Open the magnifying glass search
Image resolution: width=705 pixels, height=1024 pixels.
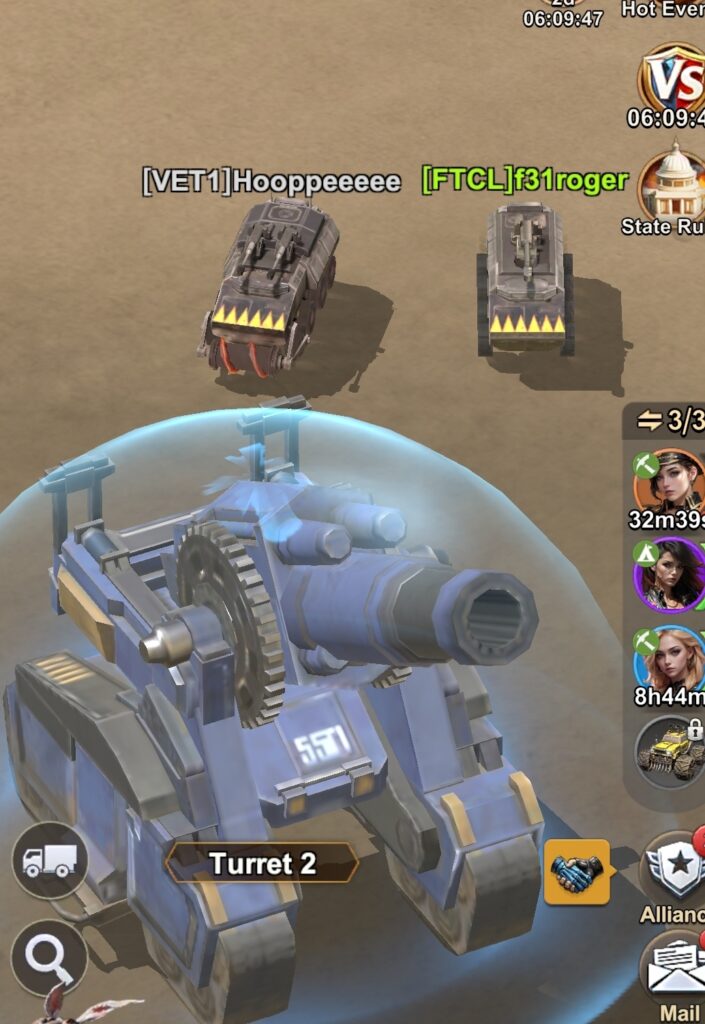tap(49, 957)
